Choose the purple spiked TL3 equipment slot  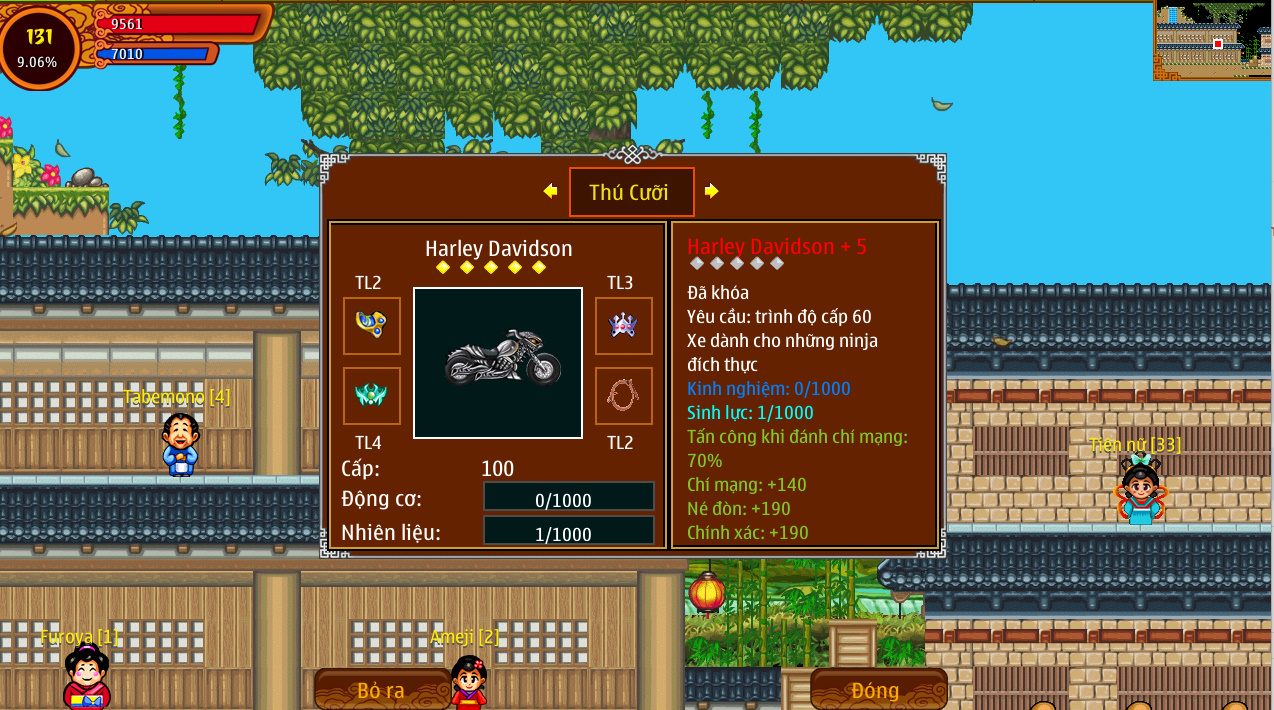tap(623, 326)
